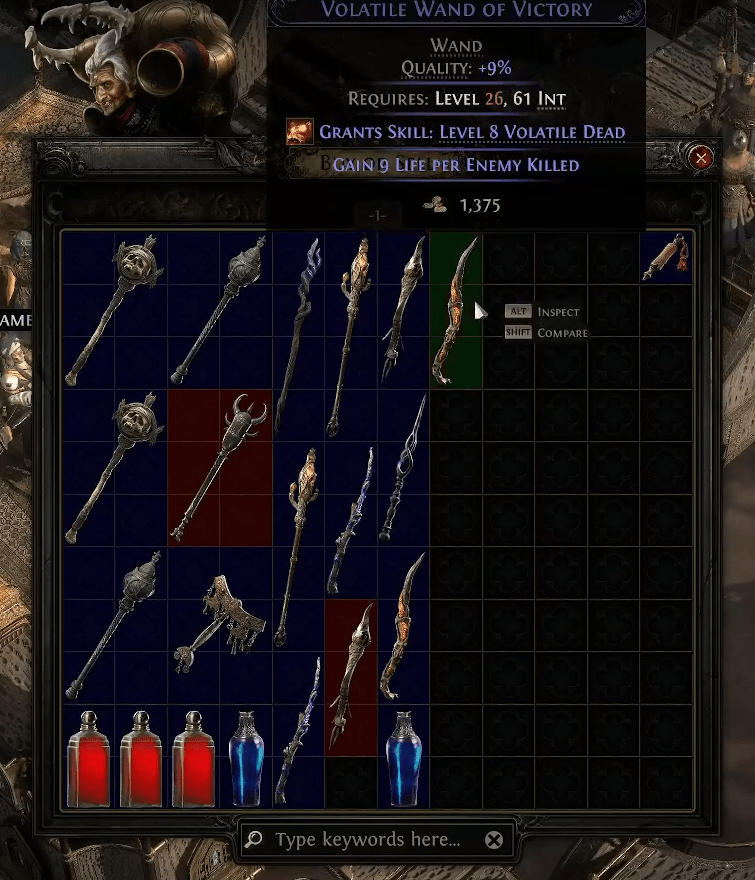Click the keyword search field
Screen dimensions: 755x880
pos(367,839)
